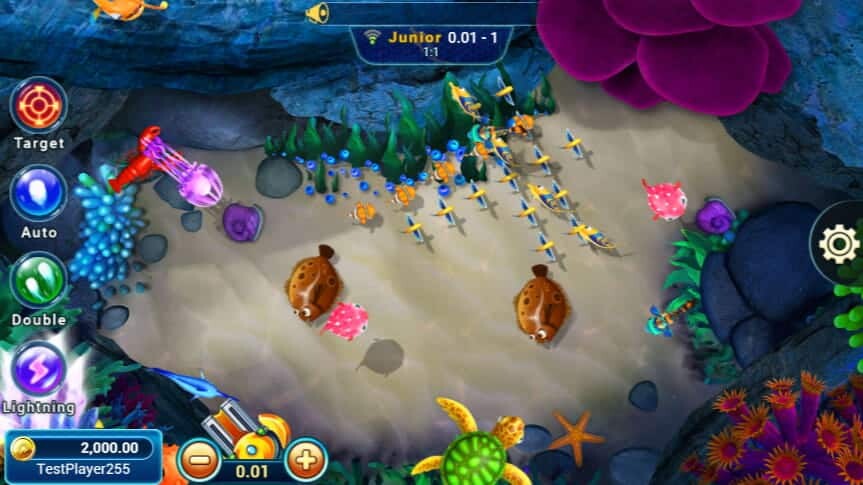863x485 pixels.
Task: Toggle the Auto fire button
Action: tap(39, 193)
